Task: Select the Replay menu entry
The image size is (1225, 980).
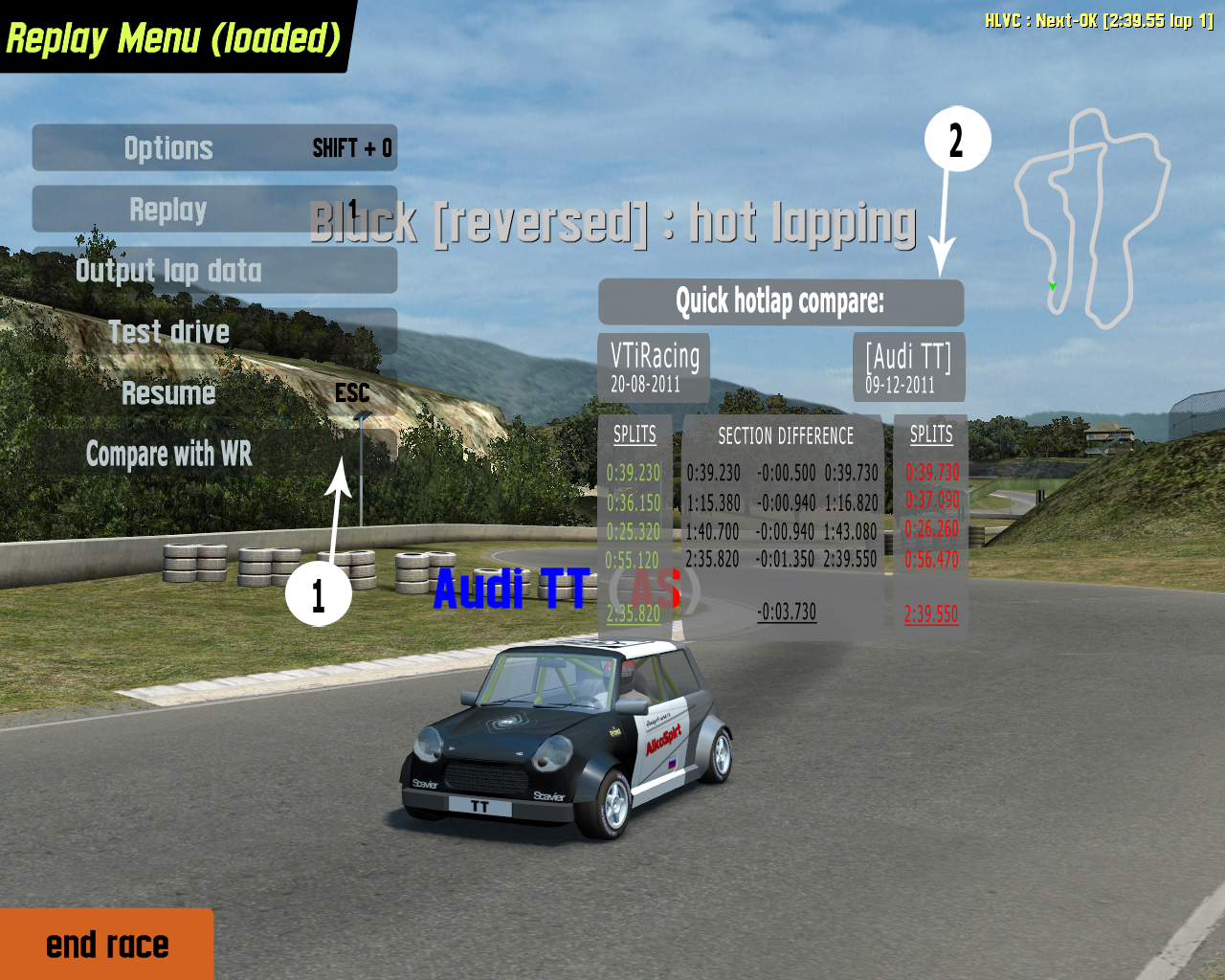Action: point(214,210)
